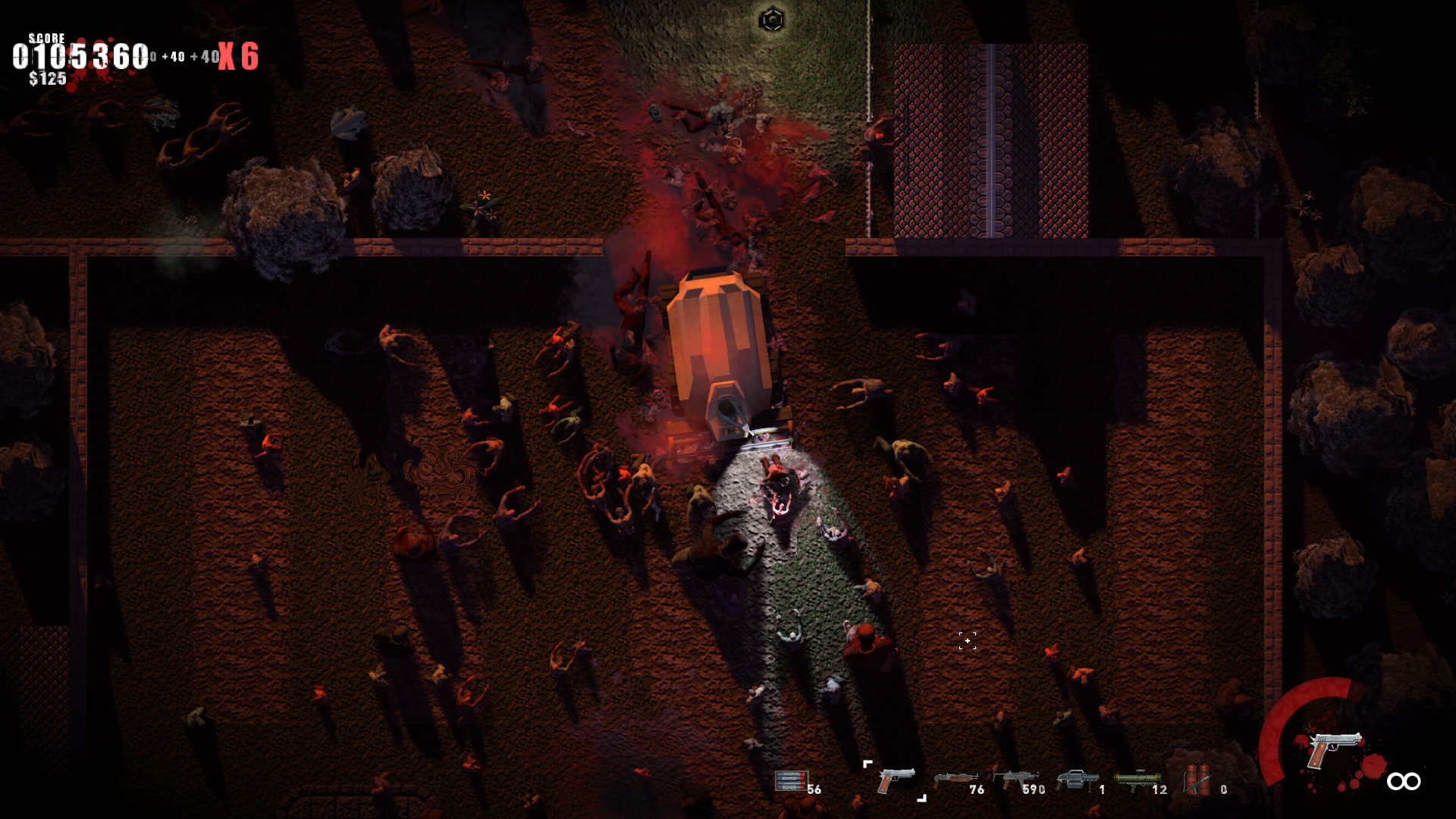Equip the submachine gun
This screenshot has height=819, width=1456.
[x=1015, y=779]
